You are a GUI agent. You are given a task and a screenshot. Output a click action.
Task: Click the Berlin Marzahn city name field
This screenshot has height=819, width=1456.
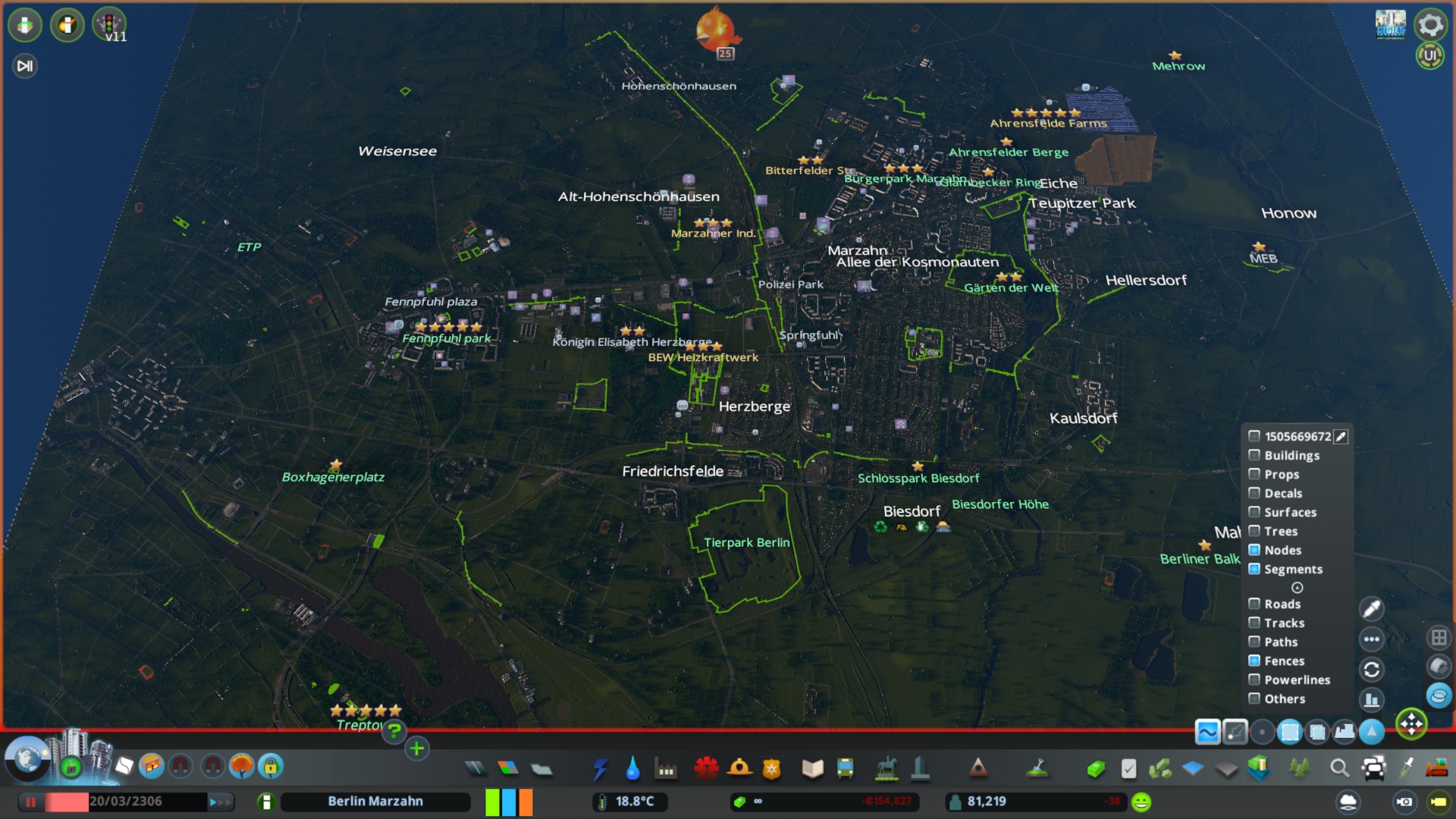pos(375,801)
